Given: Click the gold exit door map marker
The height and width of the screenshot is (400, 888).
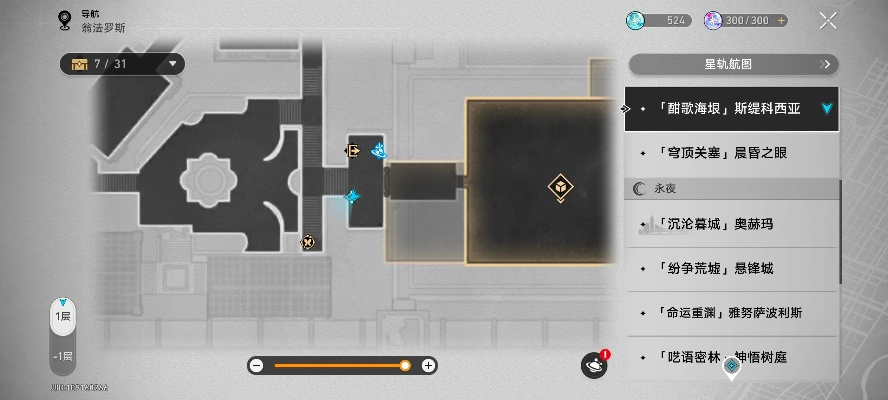Looking at the screenshot, I should [353, 151].
